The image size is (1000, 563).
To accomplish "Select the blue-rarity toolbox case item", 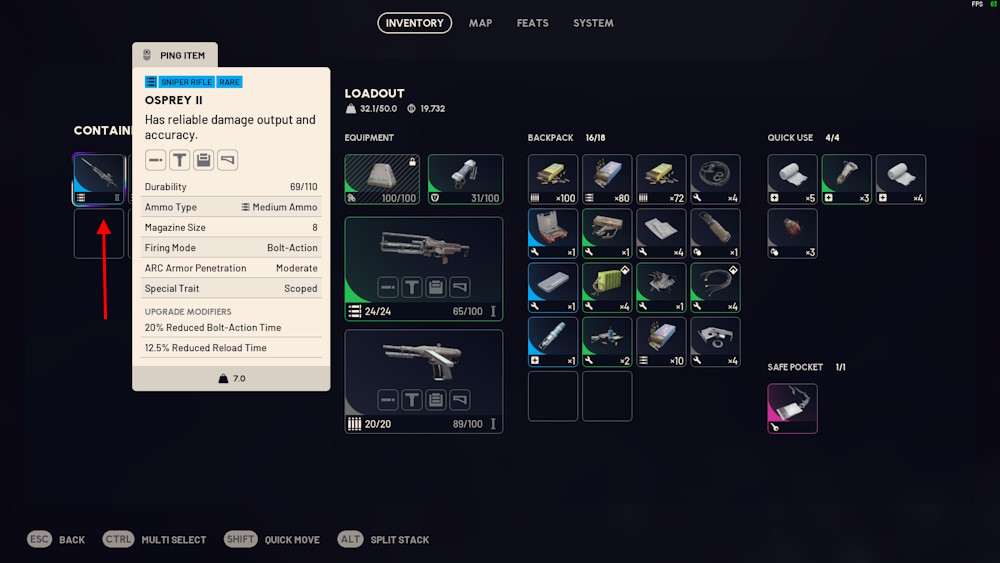I will pyautogui.click(x=553, y=233).
